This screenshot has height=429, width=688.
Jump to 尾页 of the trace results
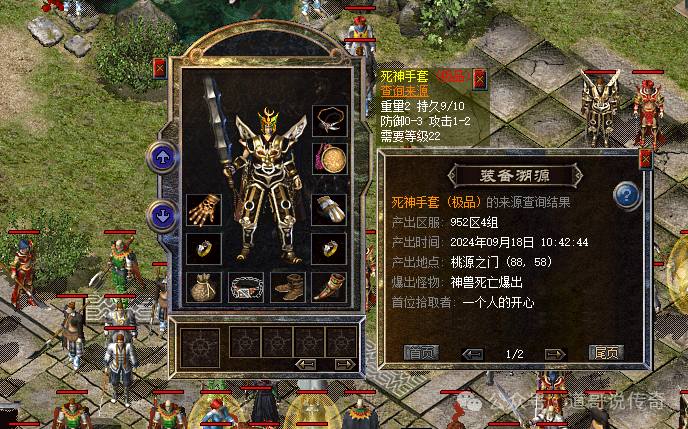pyautogui.click(x=606, y=353)
